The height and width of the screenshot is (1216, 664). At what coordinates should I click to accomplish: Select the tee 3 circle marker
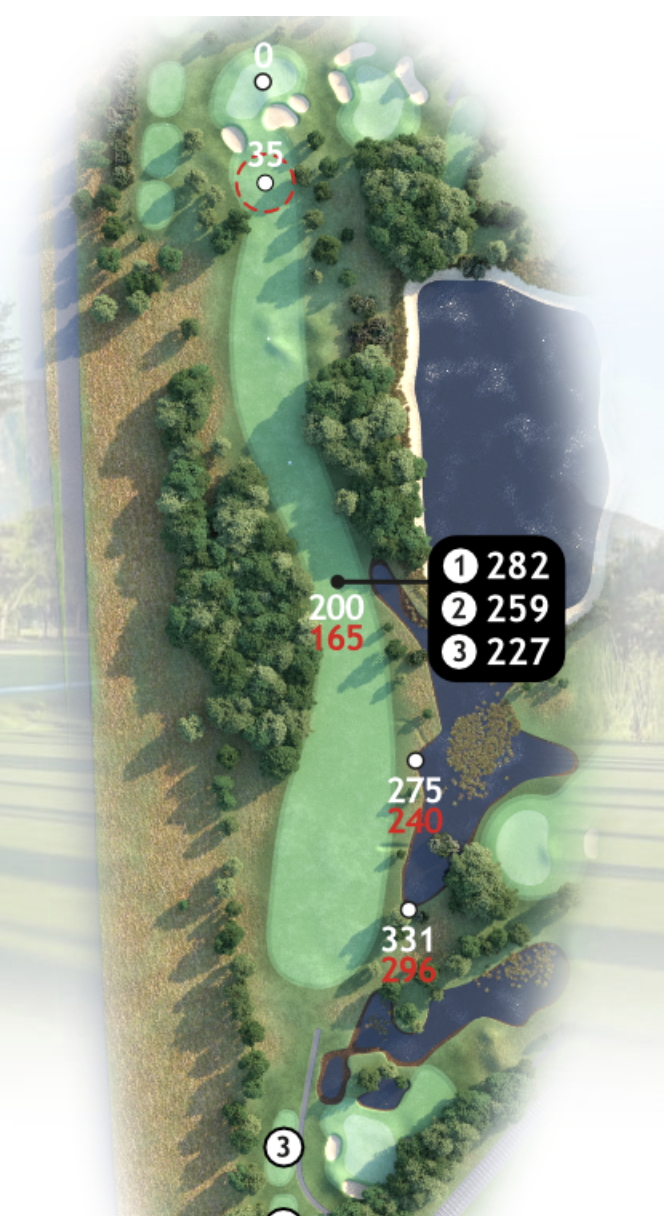tap(284, 1148)
